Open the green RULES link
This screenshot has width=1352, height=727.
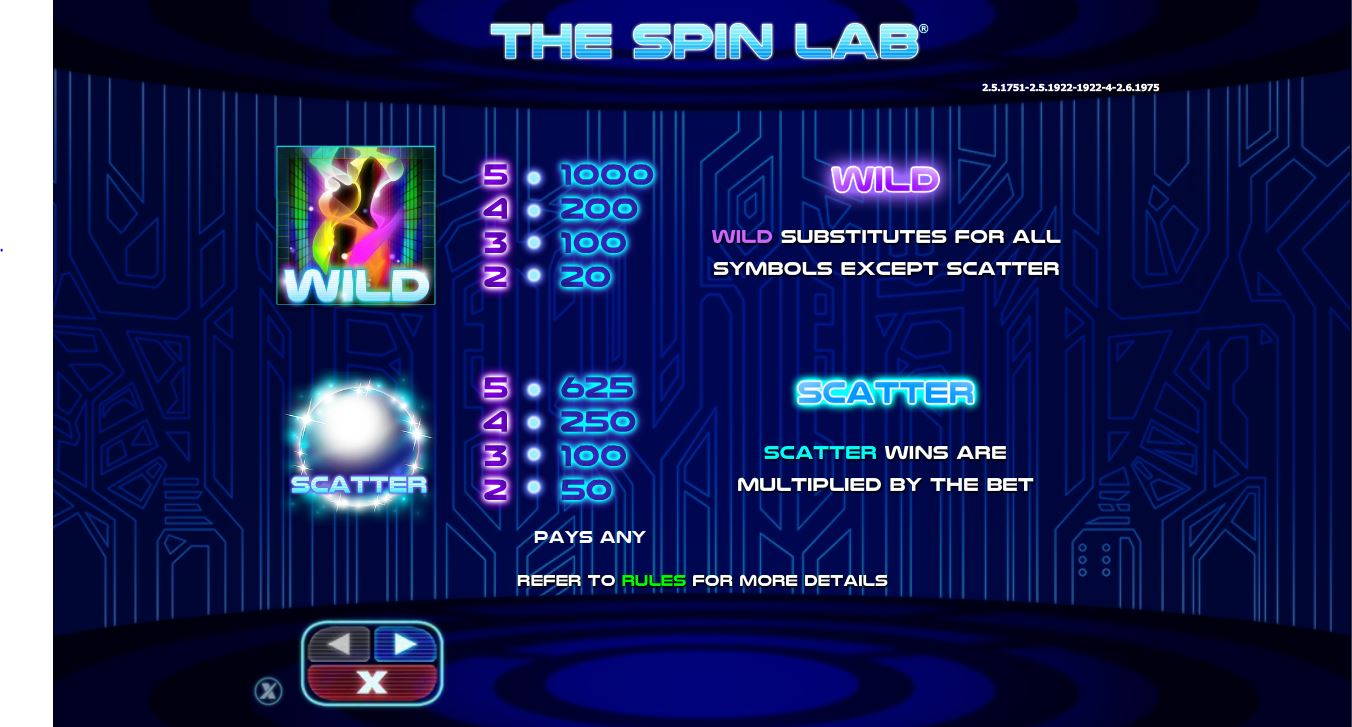653,580
